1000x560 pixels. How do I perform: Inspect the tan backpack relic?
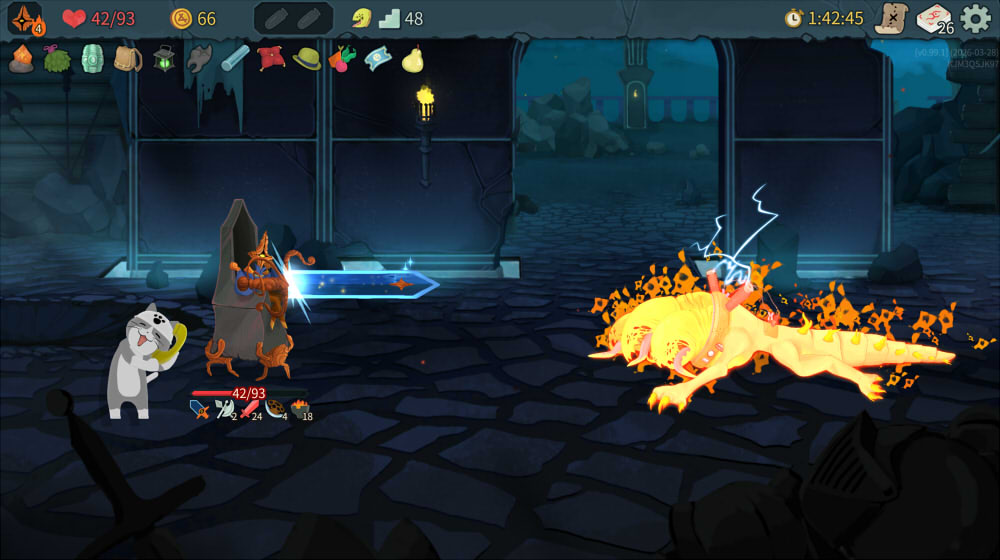click(128, 59)
